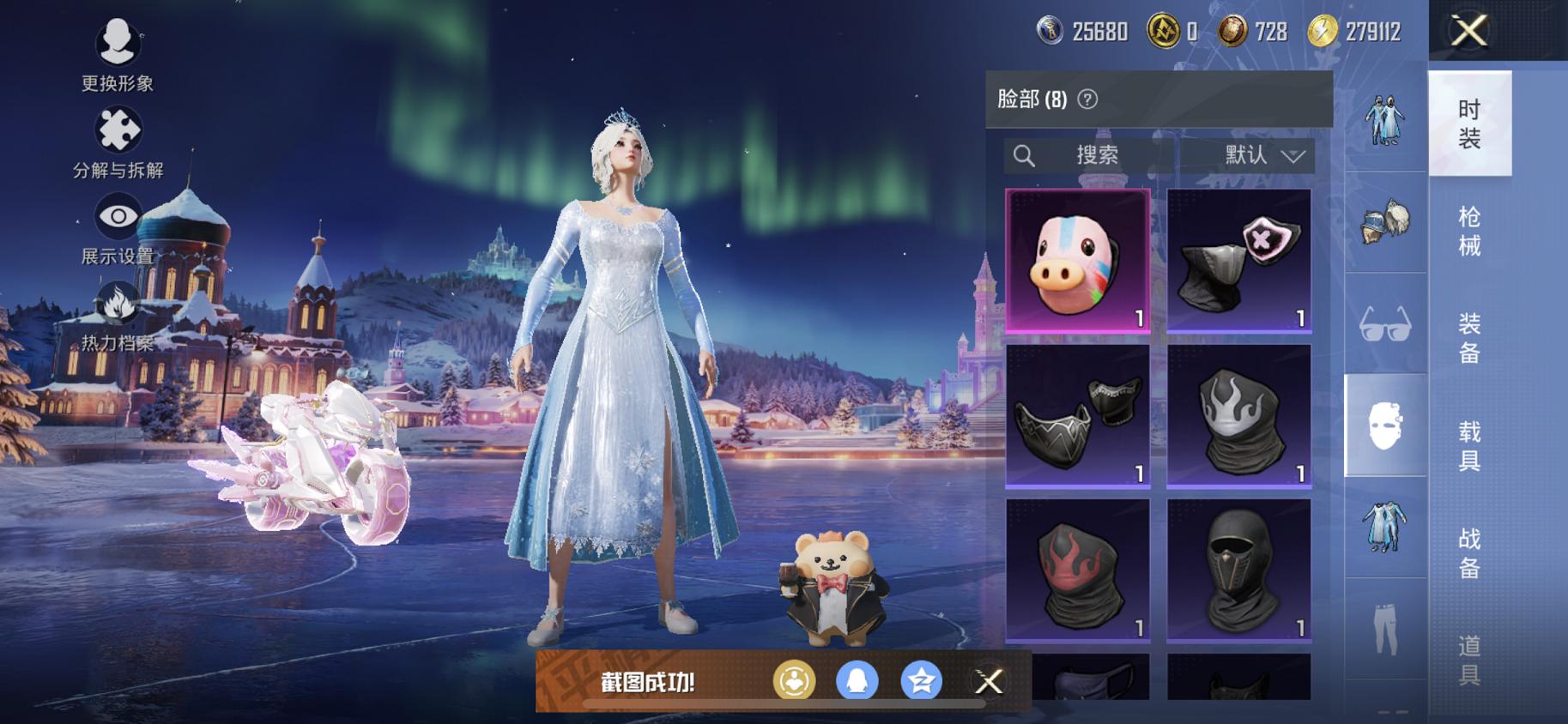Click the 分解与拆解 dismantle icon

point(118,130)
